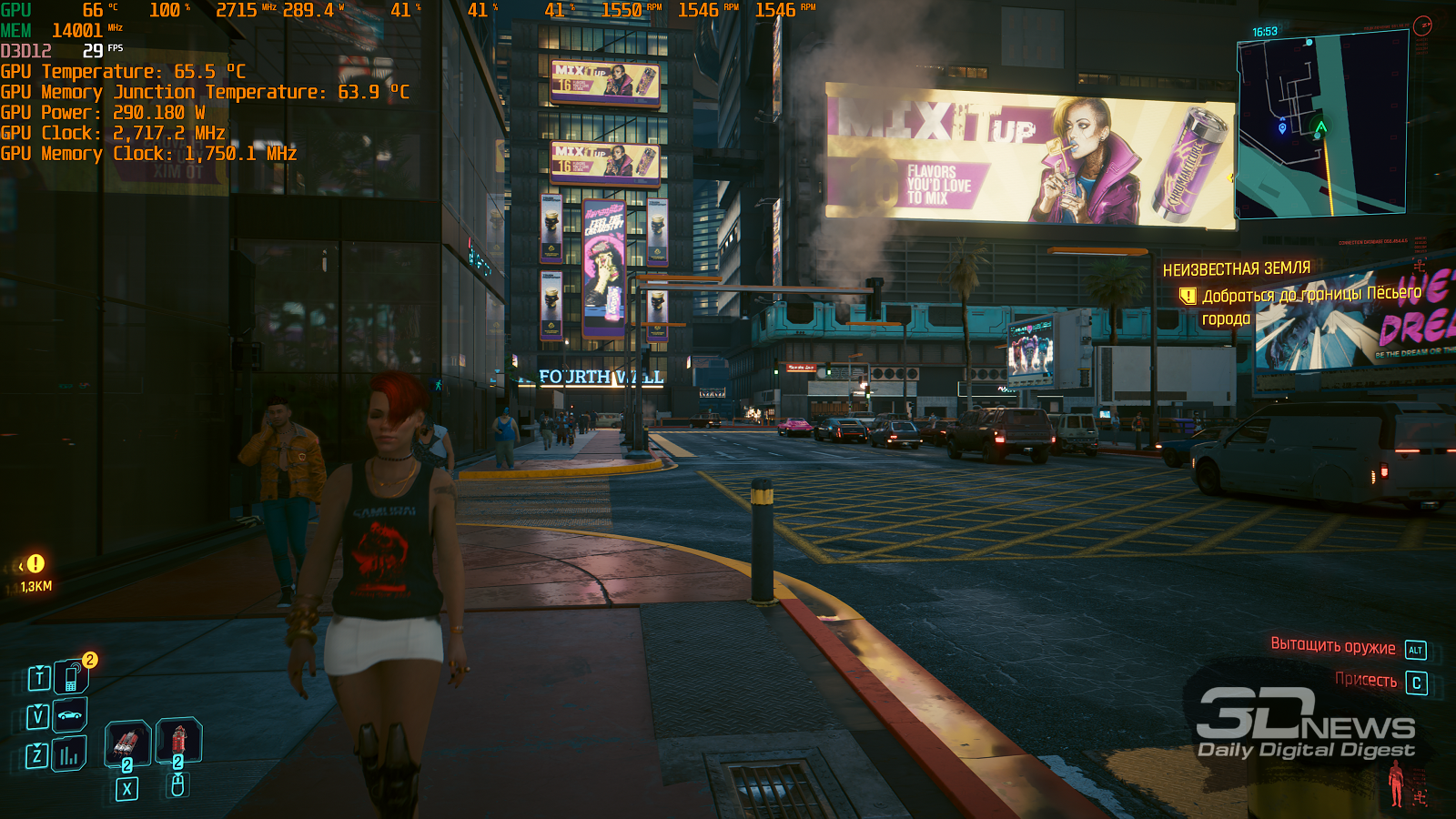Call your vehicle with the car icon
The width and height of the screenshot is (1456, 819).
[x=70, y=715]
